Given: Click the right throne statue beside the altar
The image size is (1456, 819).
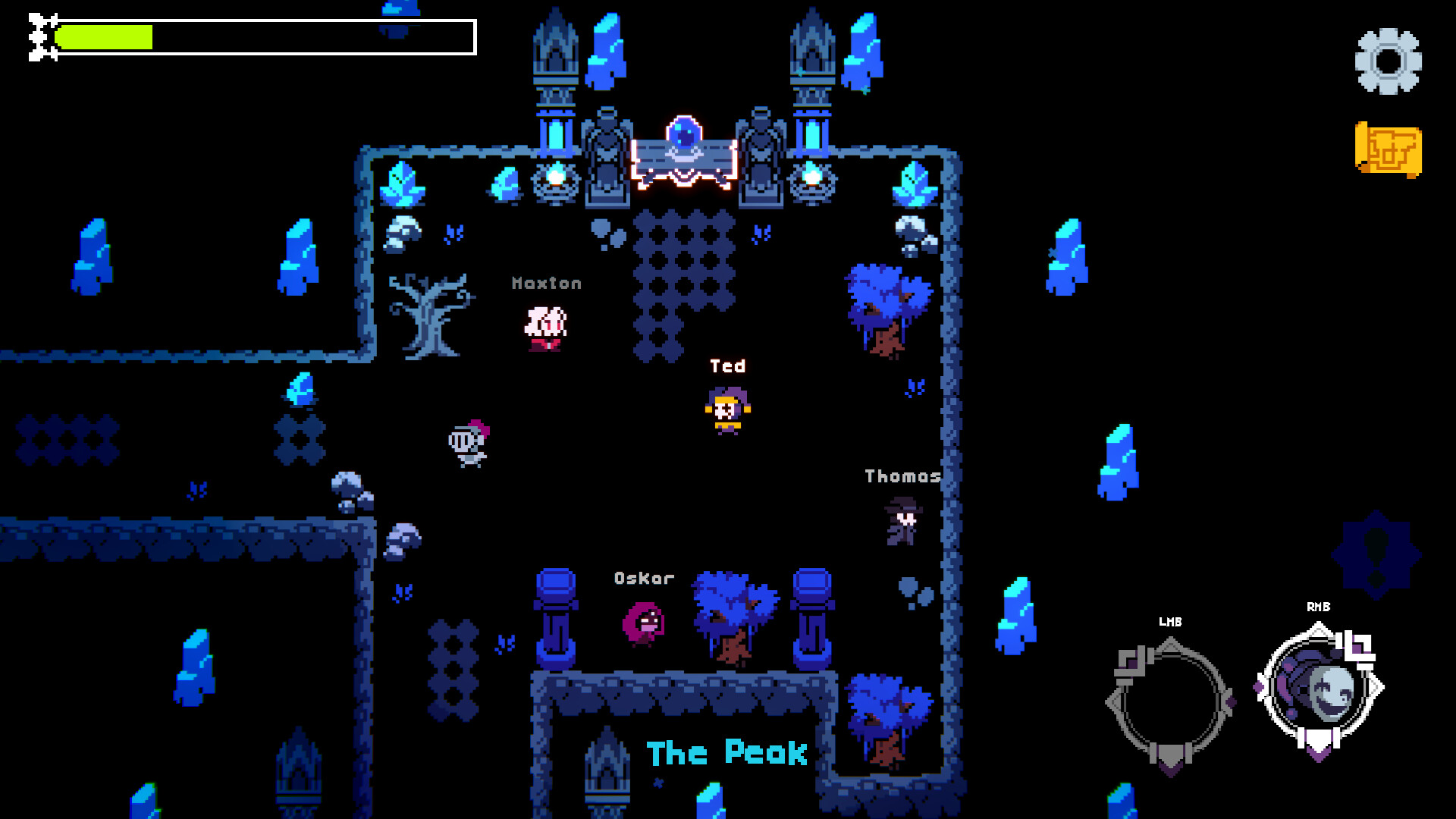Looking at the screenshot, I should tap(761, 152).
